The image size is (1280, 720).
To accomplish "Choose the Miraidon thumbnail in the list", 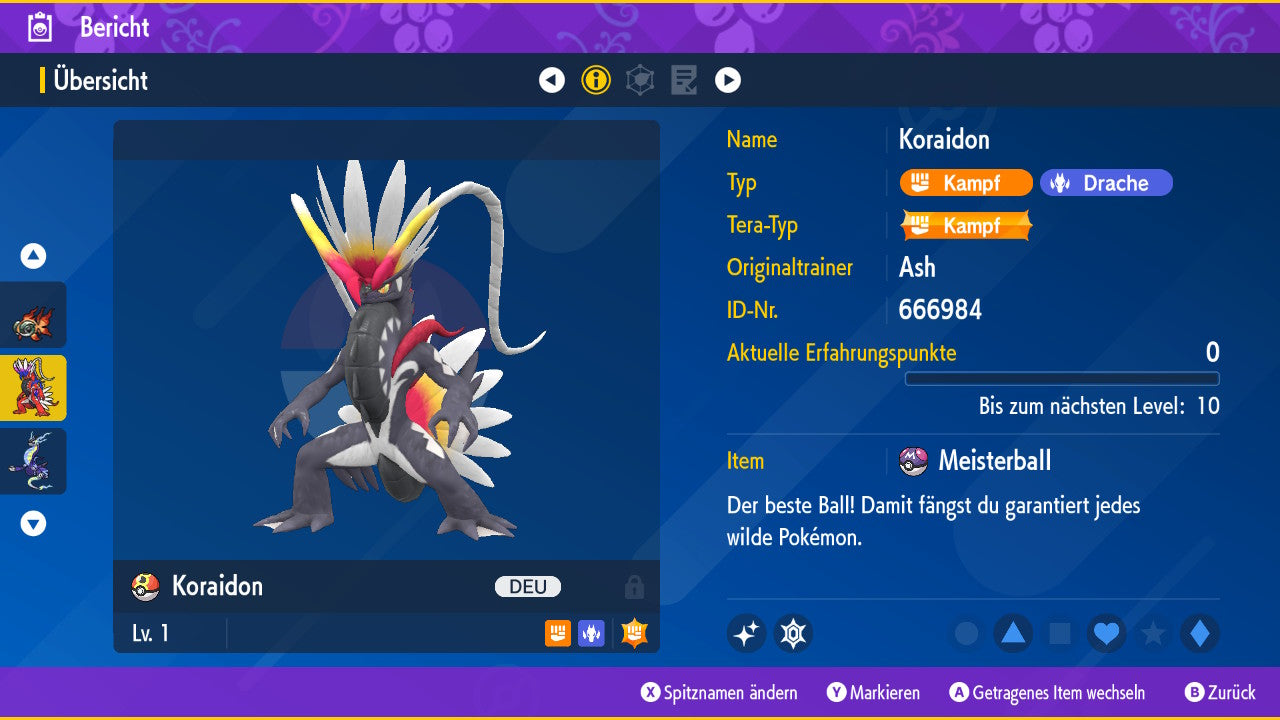I will tap(33, 461).
